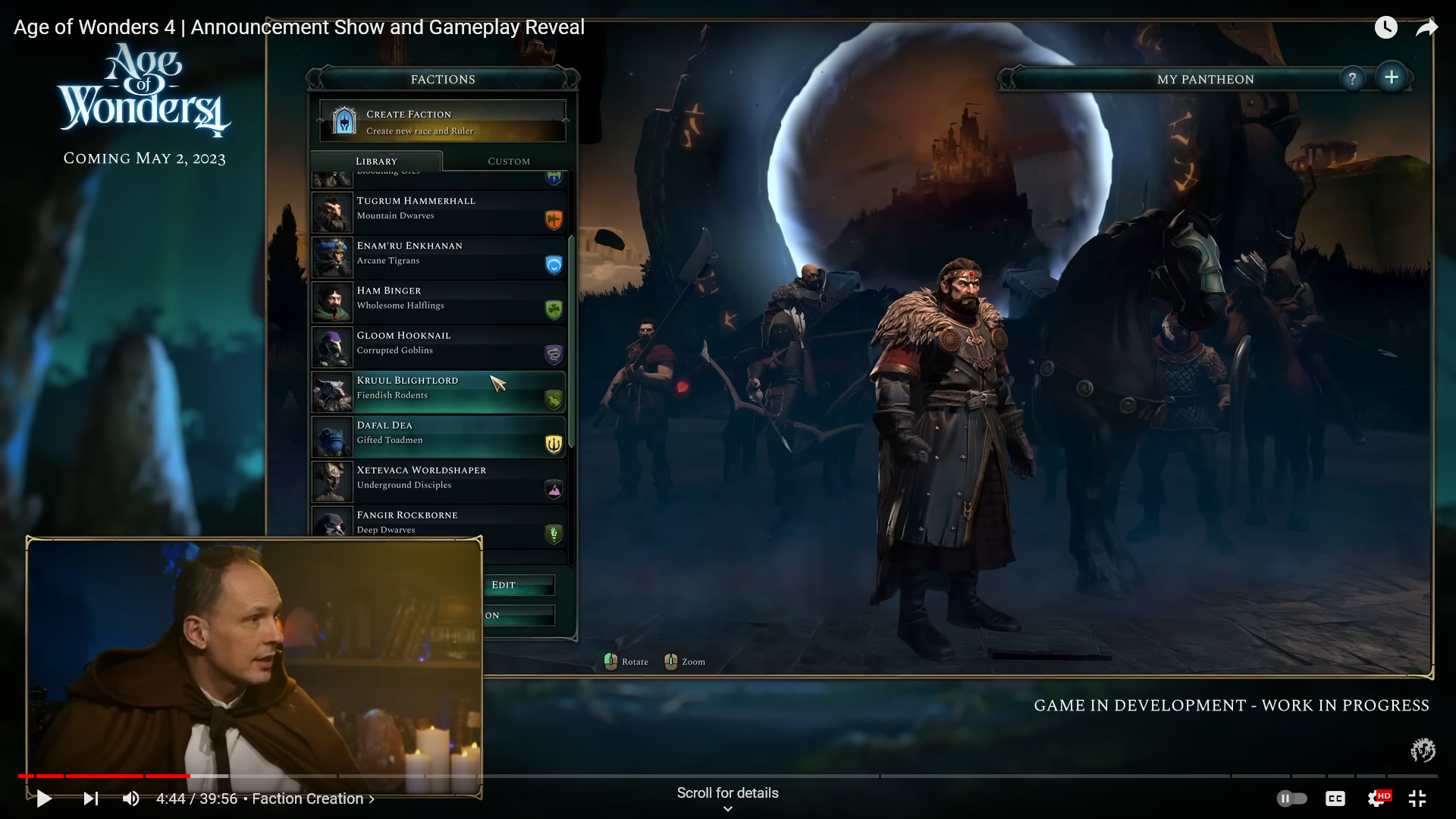
Task: Toggle Autoplay off in the player controls
Action: click(x=1293, y=799)
